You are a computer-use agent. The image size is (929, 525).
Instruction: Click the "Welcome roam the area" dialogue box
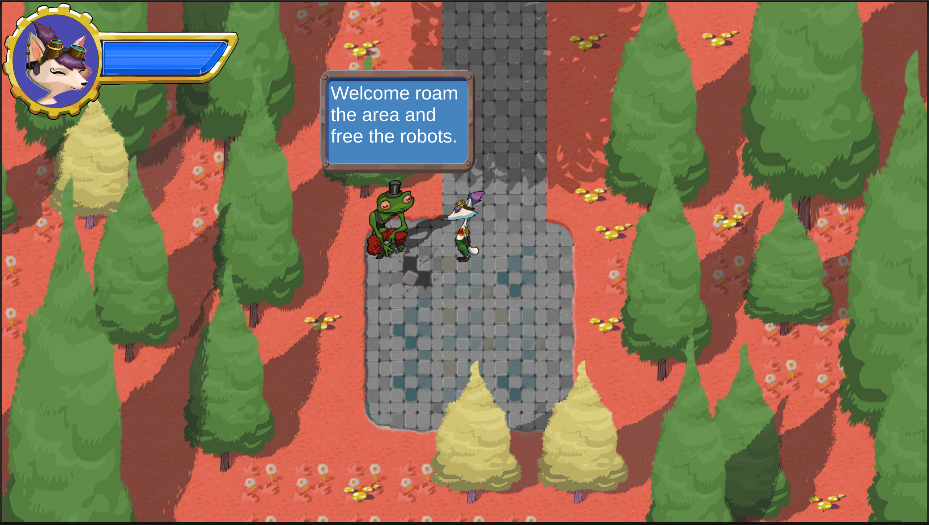point(396,120)
